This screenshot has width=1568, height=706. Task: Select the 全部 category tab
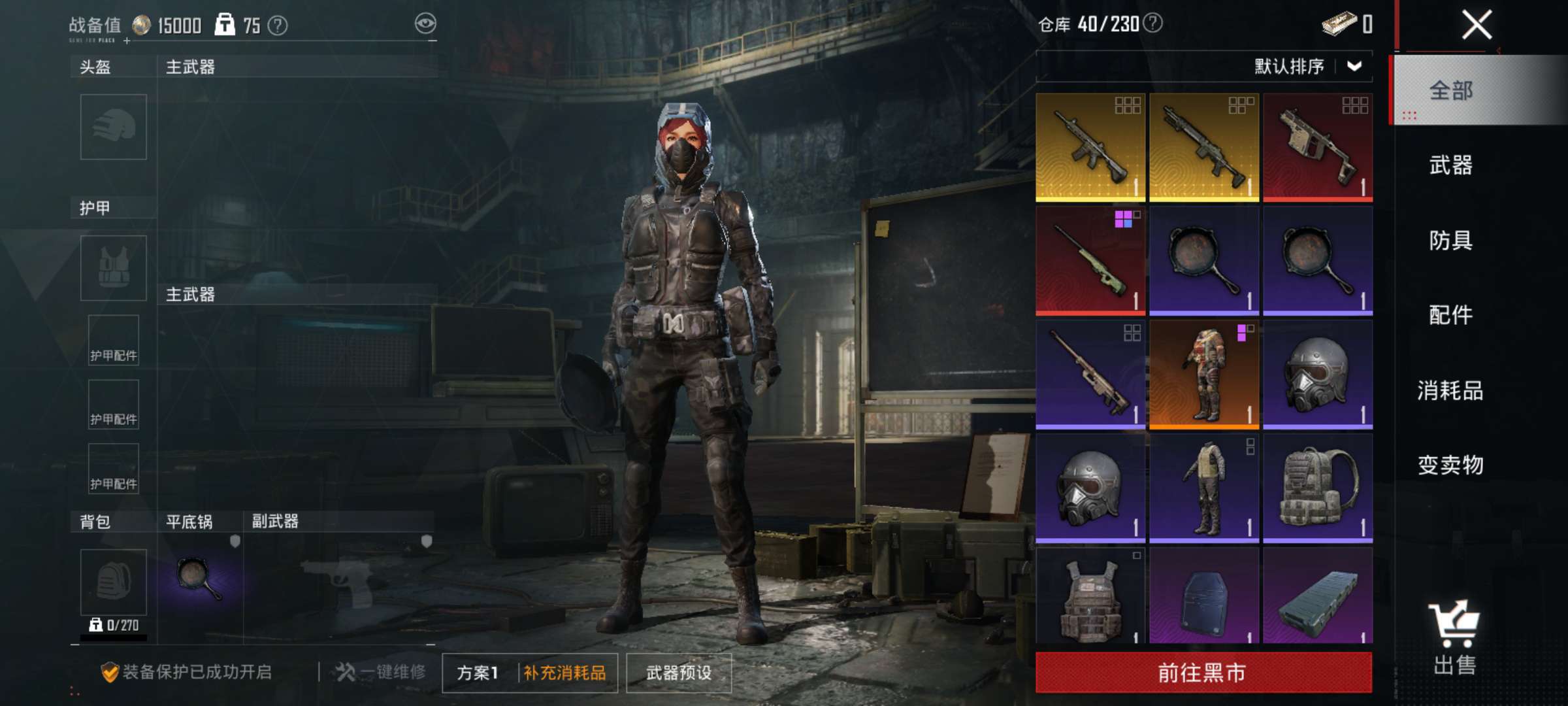(1450, 90)
